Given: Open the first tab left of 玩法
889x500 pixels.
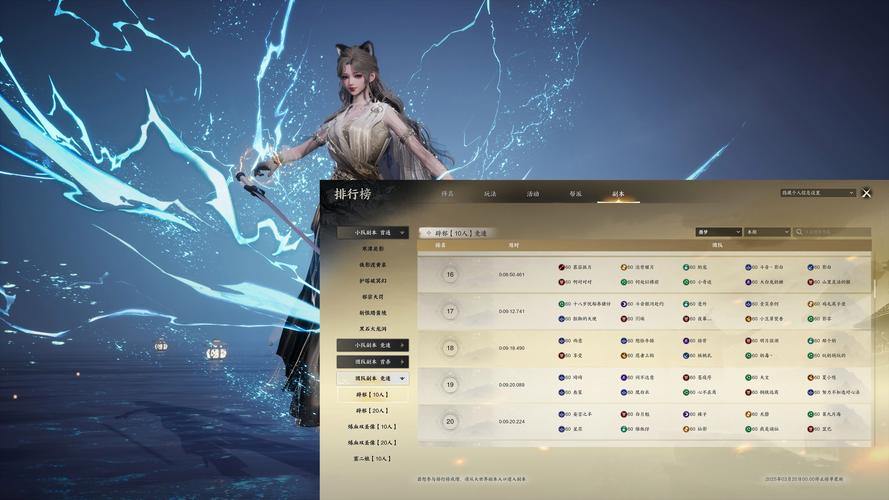Looking at the screenshot, I should pos(447,193).
